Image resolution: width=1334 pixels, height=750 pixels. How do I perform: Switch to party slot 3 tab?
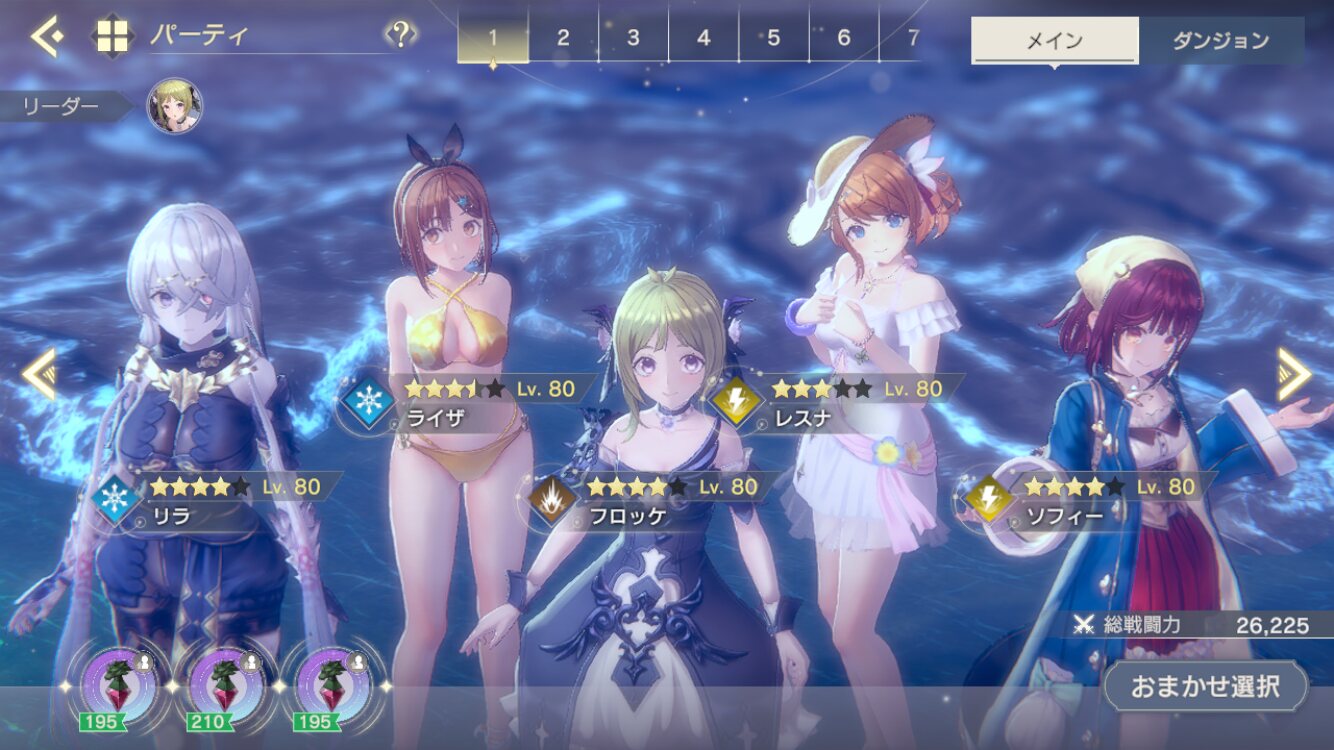(x=633, y=38)
